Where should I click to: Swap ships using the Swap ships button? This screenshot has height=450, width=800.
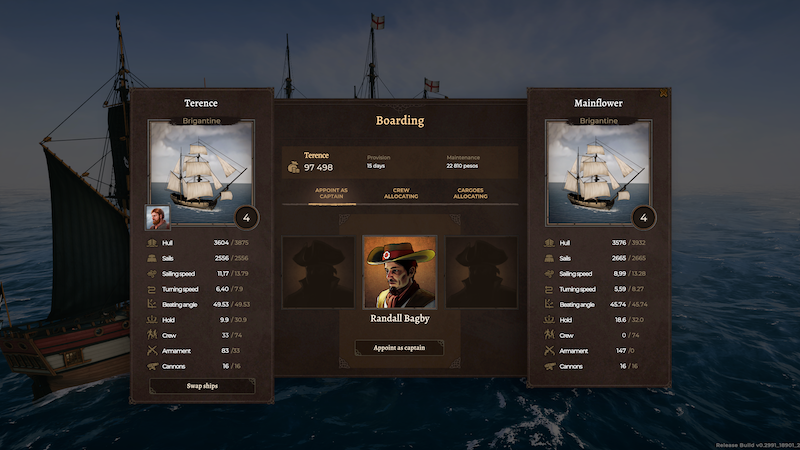[201, 385]
